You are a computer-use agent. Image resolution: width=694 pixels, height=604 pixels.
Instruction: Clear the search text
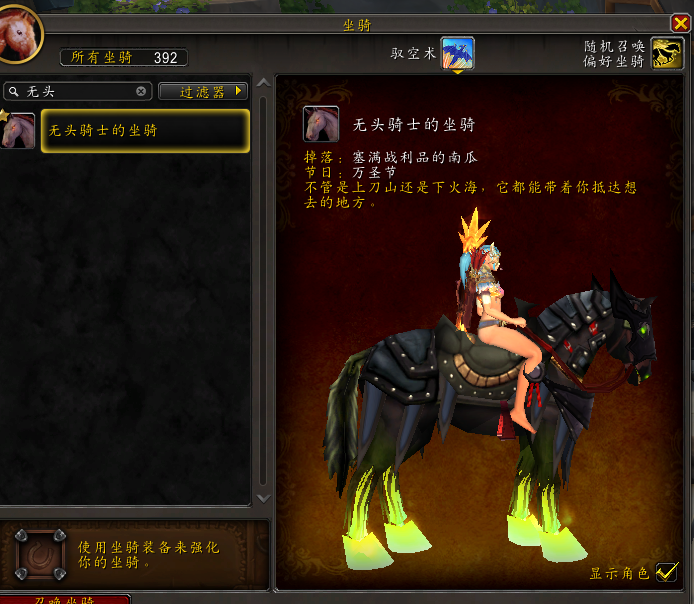[141, 91]
